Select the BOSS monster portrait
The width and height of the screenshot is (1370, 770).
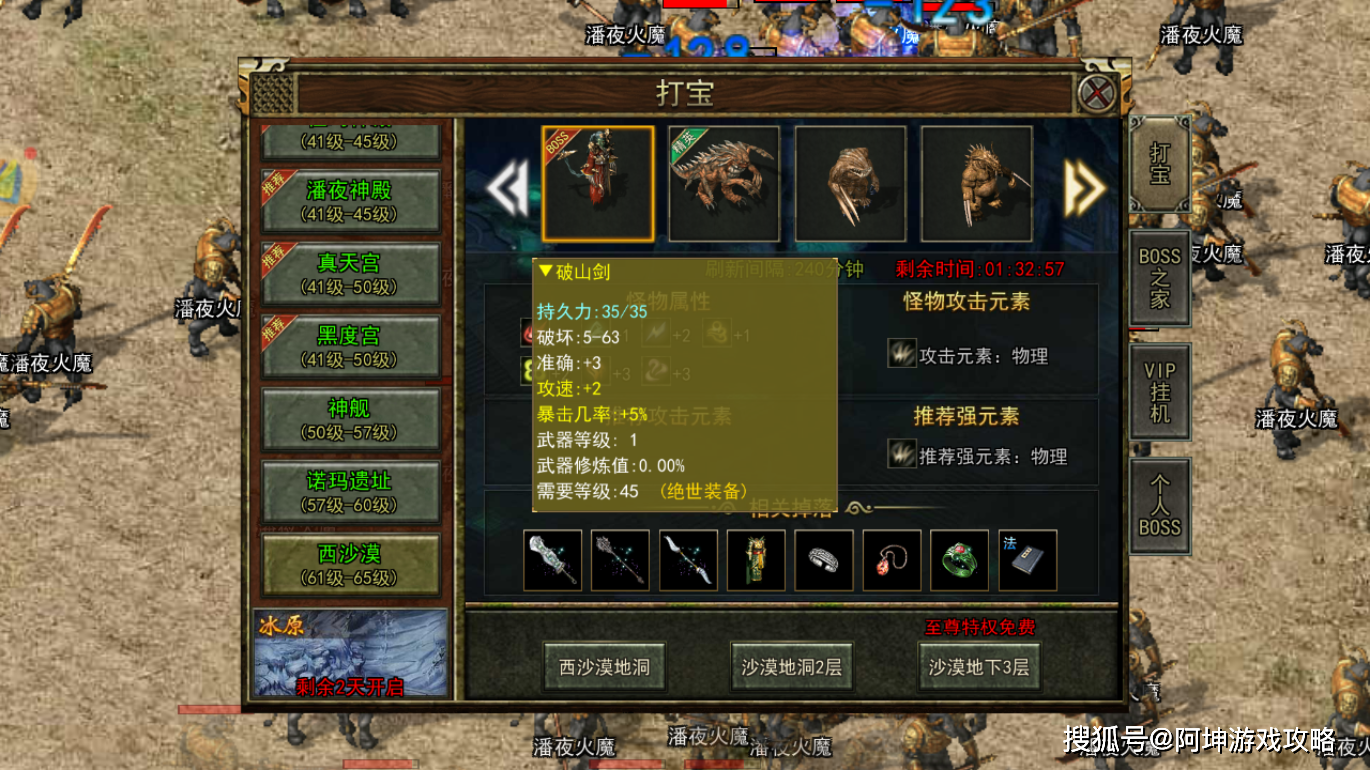click(x=598, y=184)
